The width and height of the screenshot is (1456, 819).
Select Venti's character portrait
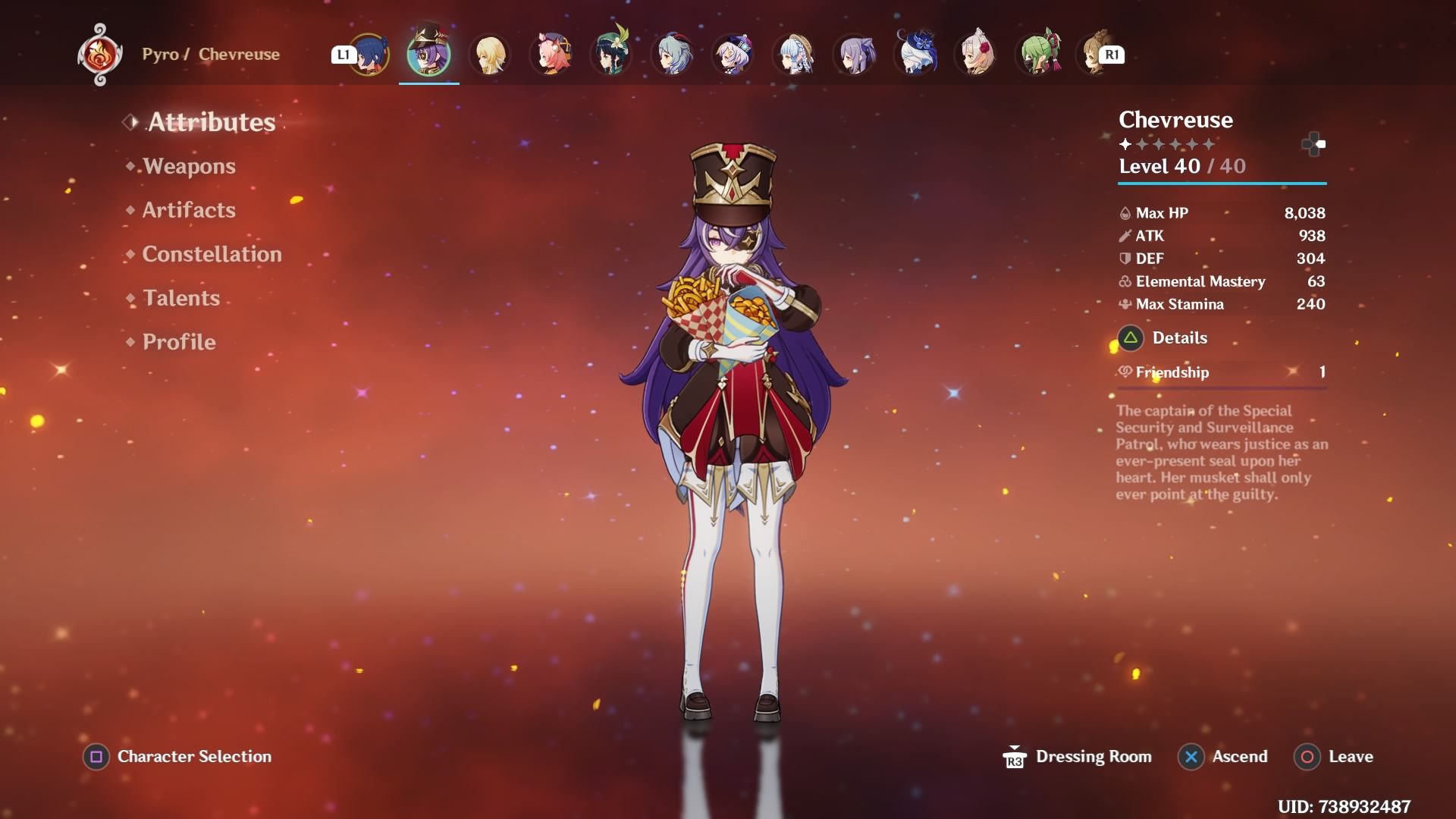pos(611,53)
